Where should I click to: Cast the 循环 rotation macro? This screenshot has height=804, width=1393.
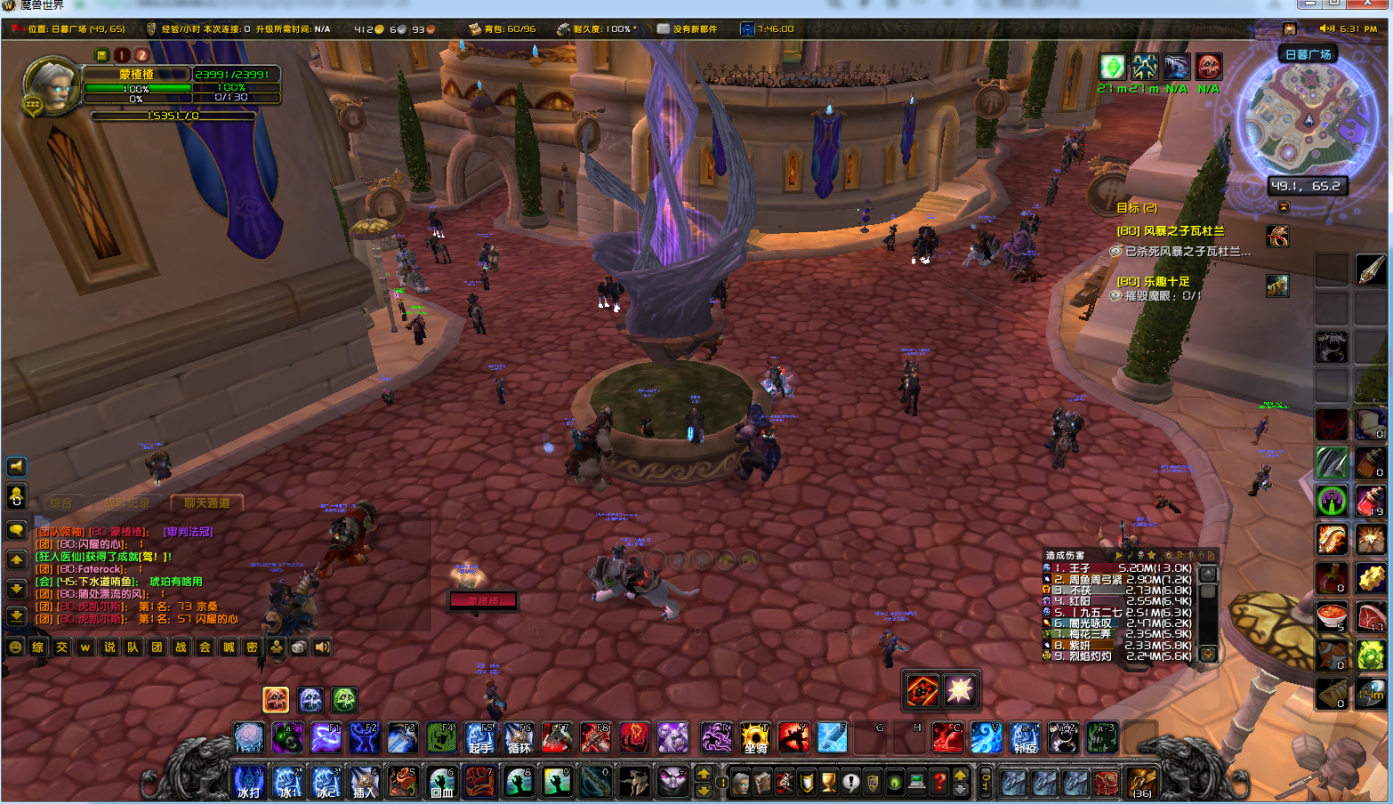(518, 738)
